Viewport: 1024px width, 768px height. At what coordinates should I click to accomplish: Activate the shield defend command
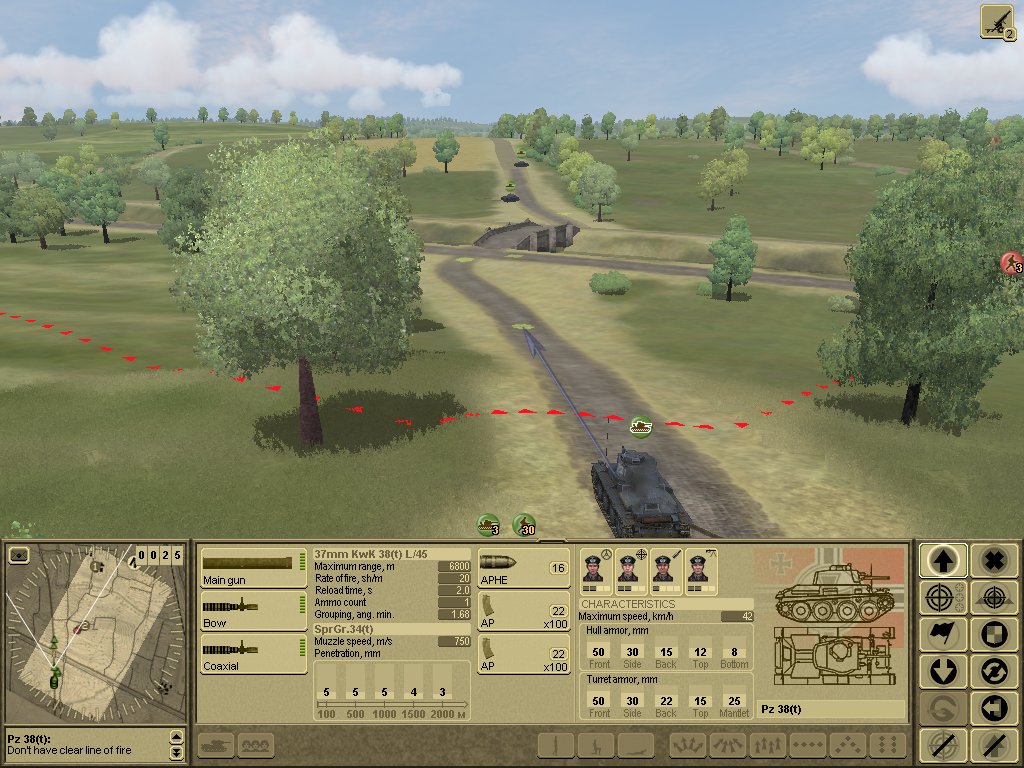click(993, 634)
